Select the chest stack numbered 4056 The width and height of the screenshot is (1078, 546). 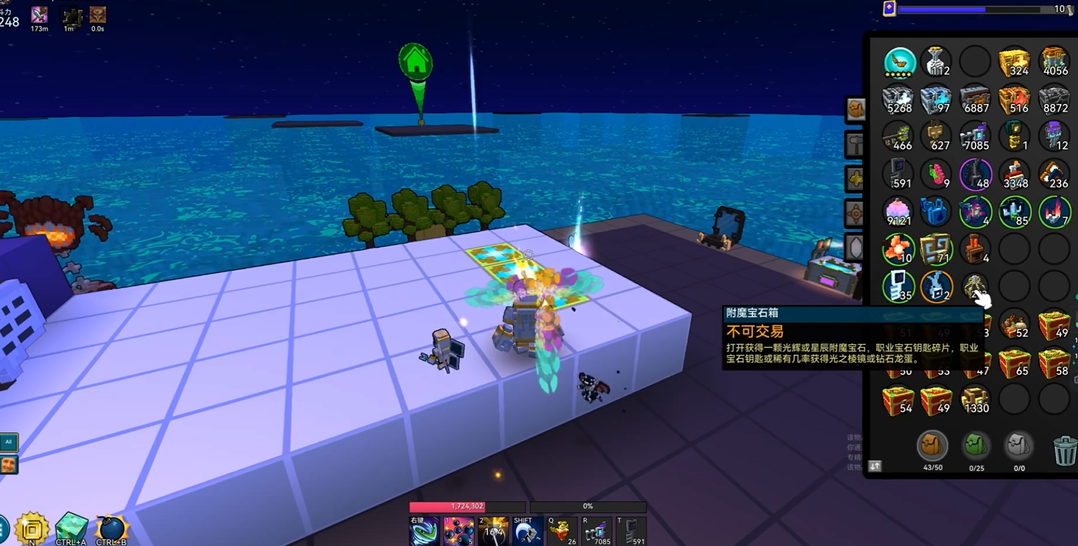(x=1053, y=61)
